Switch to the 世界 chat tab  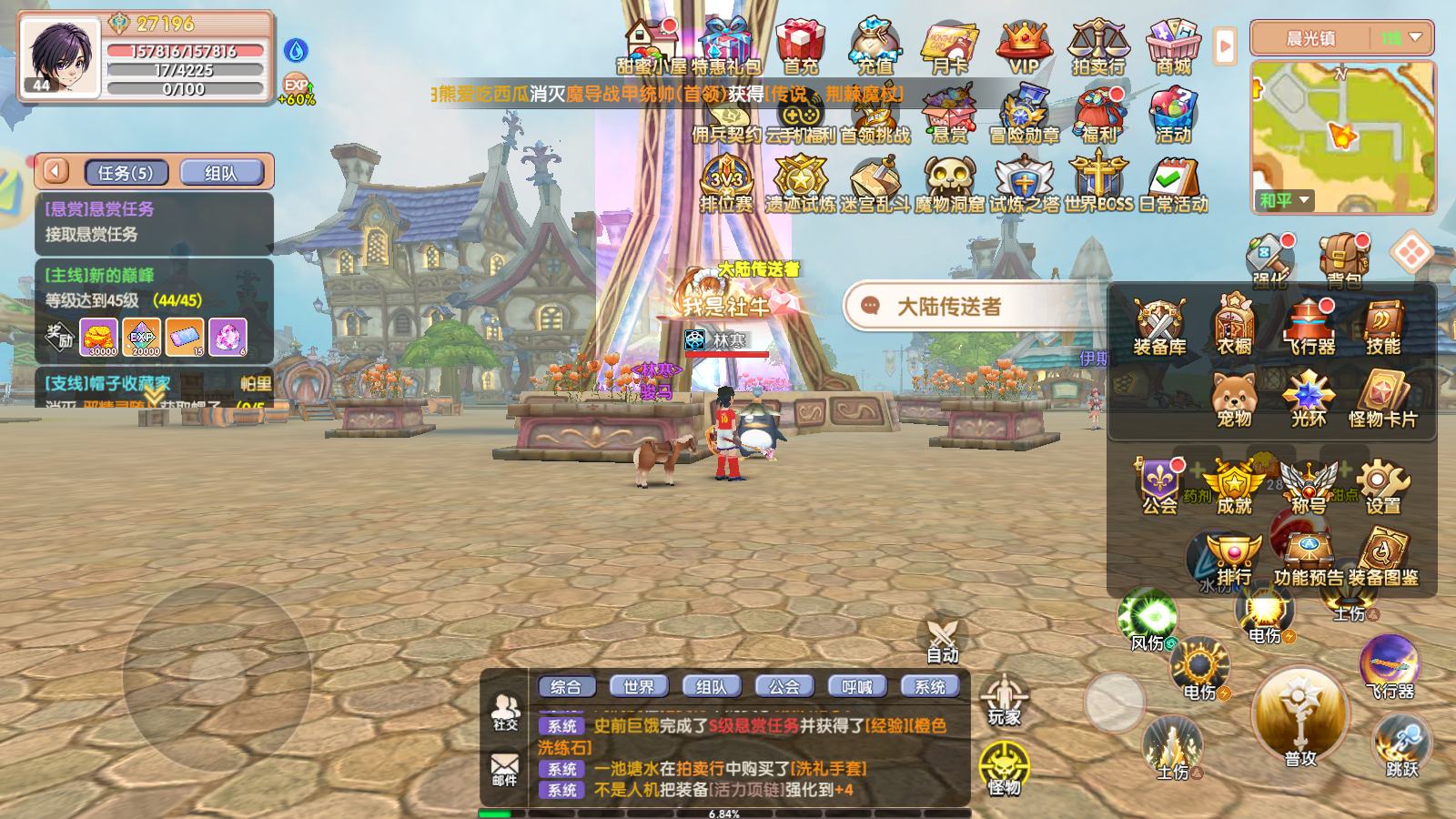pyautogui.click(x=637, y=686)
